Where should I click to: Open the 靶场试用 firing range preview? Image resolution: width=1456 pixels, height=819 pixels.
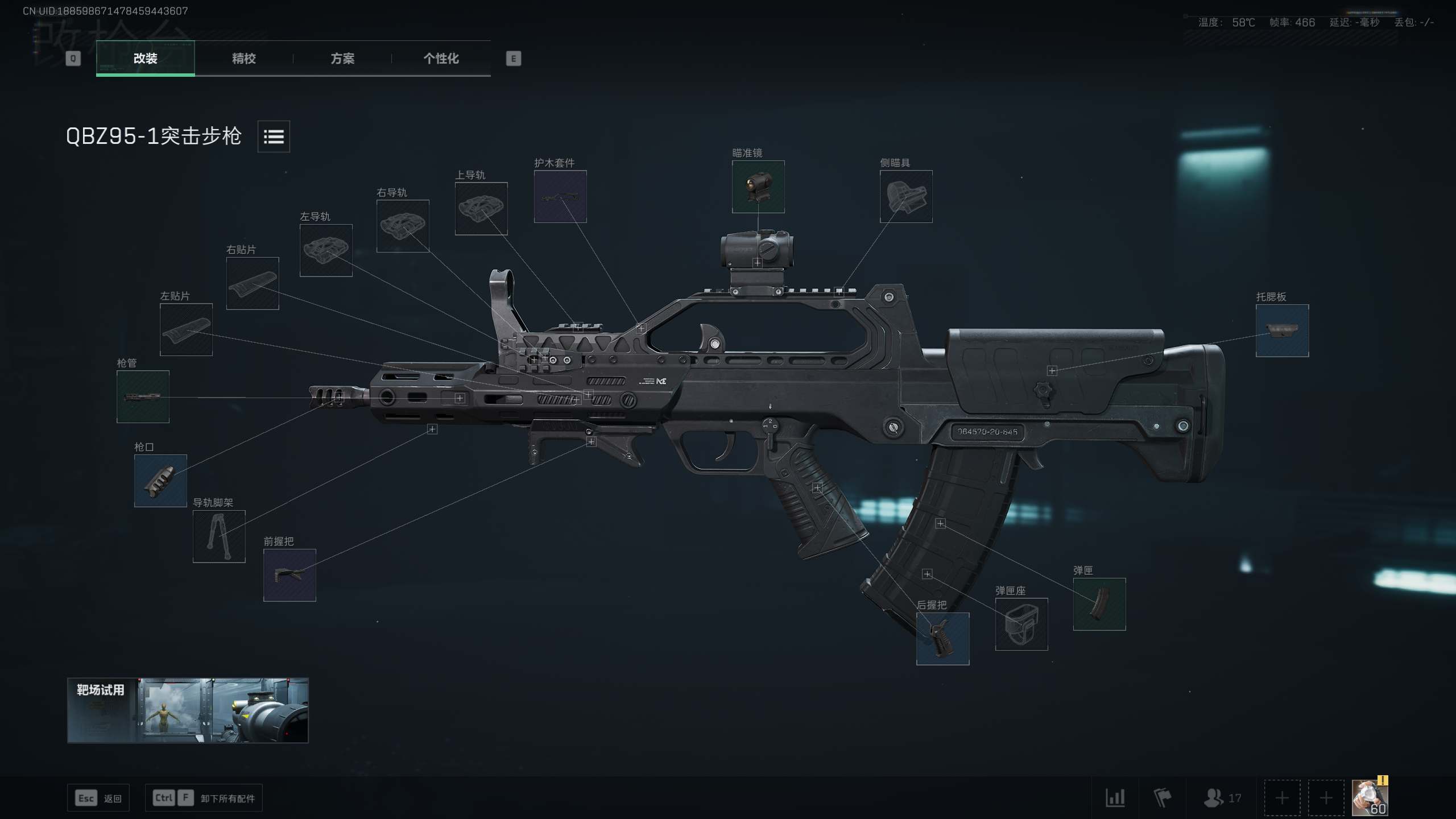[x=188, y=710]
